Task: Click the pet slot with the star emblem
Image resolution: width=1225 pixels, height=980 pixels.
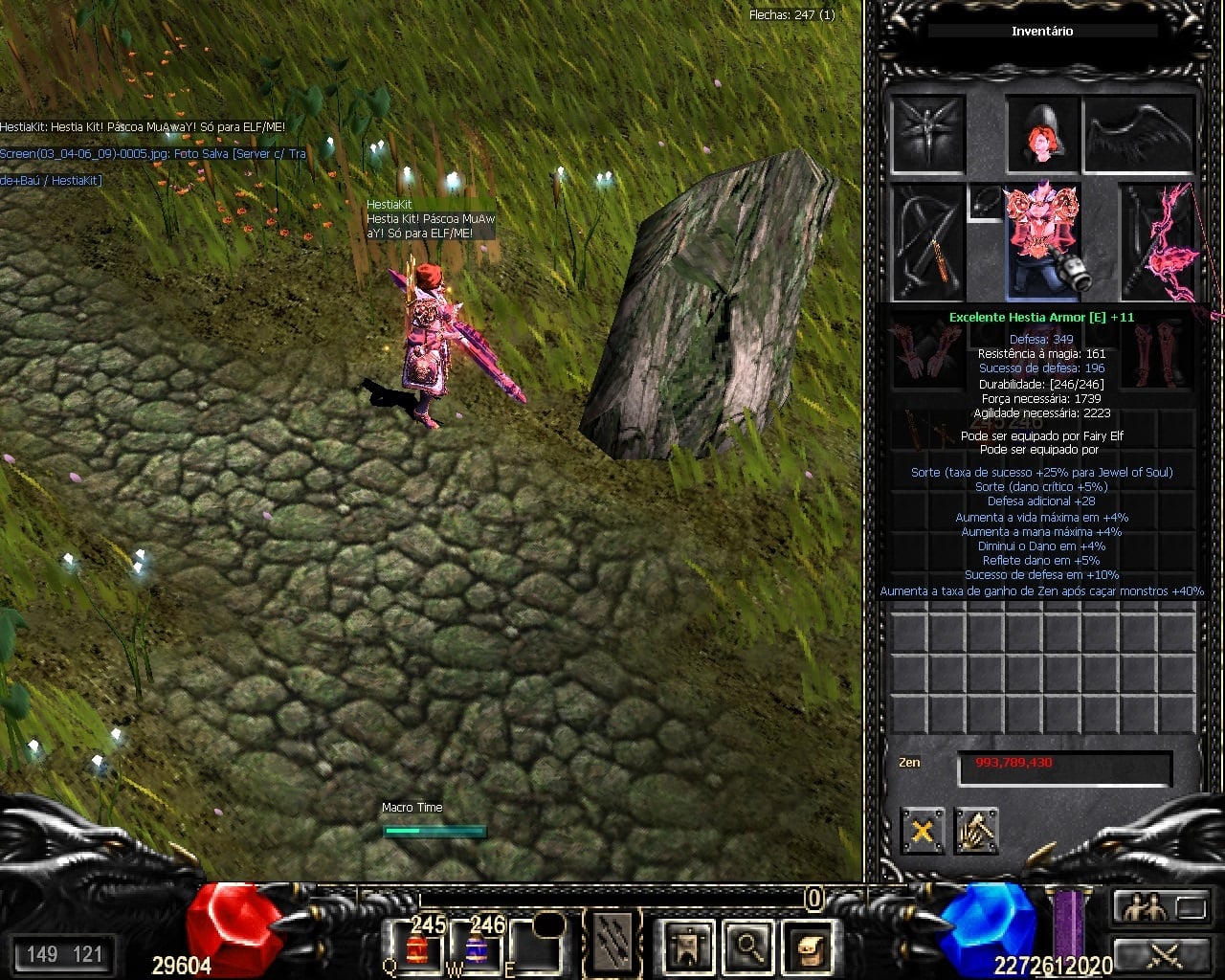Action: coord(927,134)
